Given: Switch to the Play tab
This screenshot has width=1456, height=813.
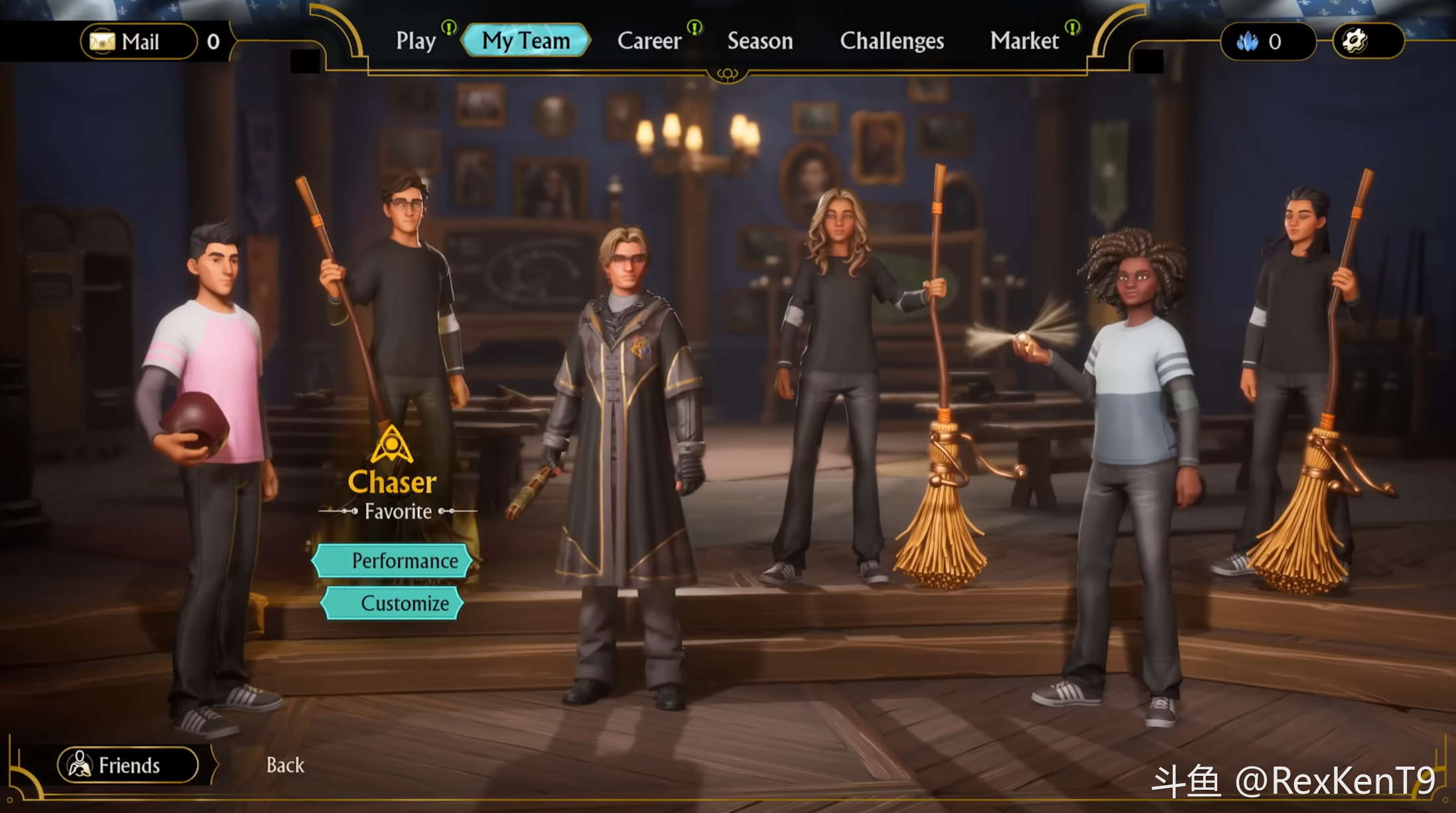Looking at the screenshot, I should click(416, 41).
